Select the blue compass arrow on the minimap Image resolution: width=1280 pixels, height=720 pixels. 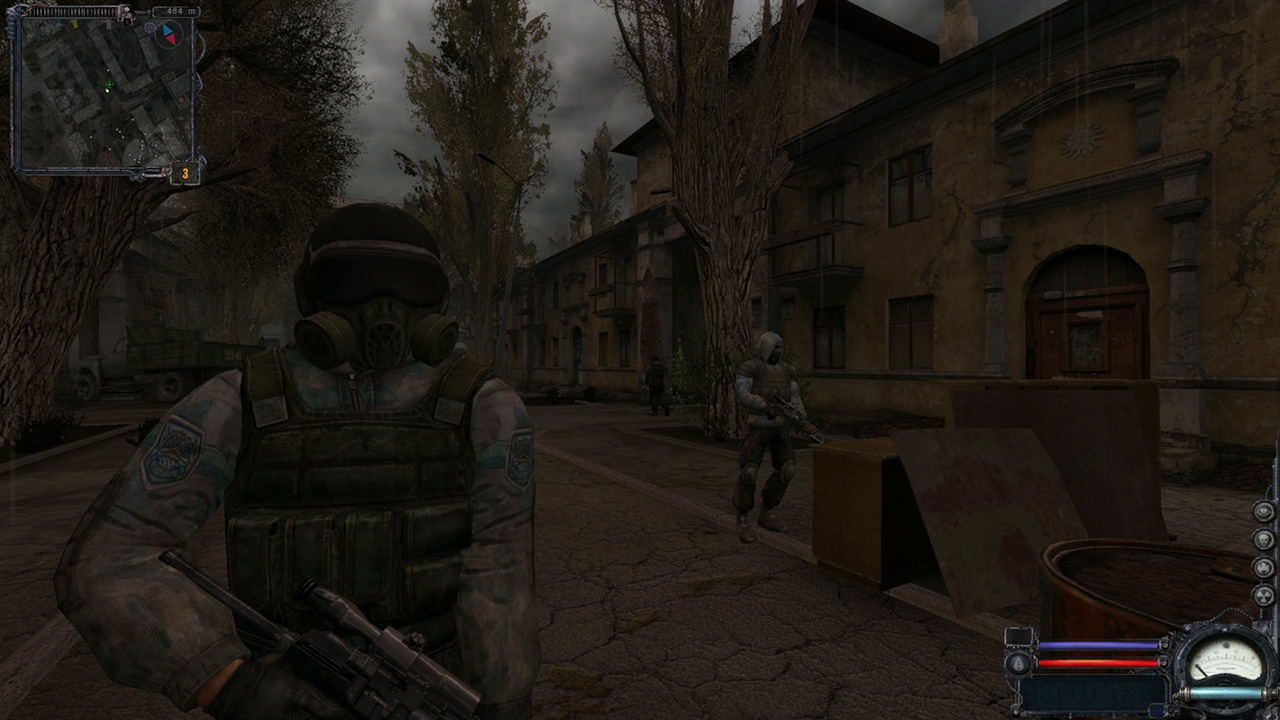click(x=167, y=29)
